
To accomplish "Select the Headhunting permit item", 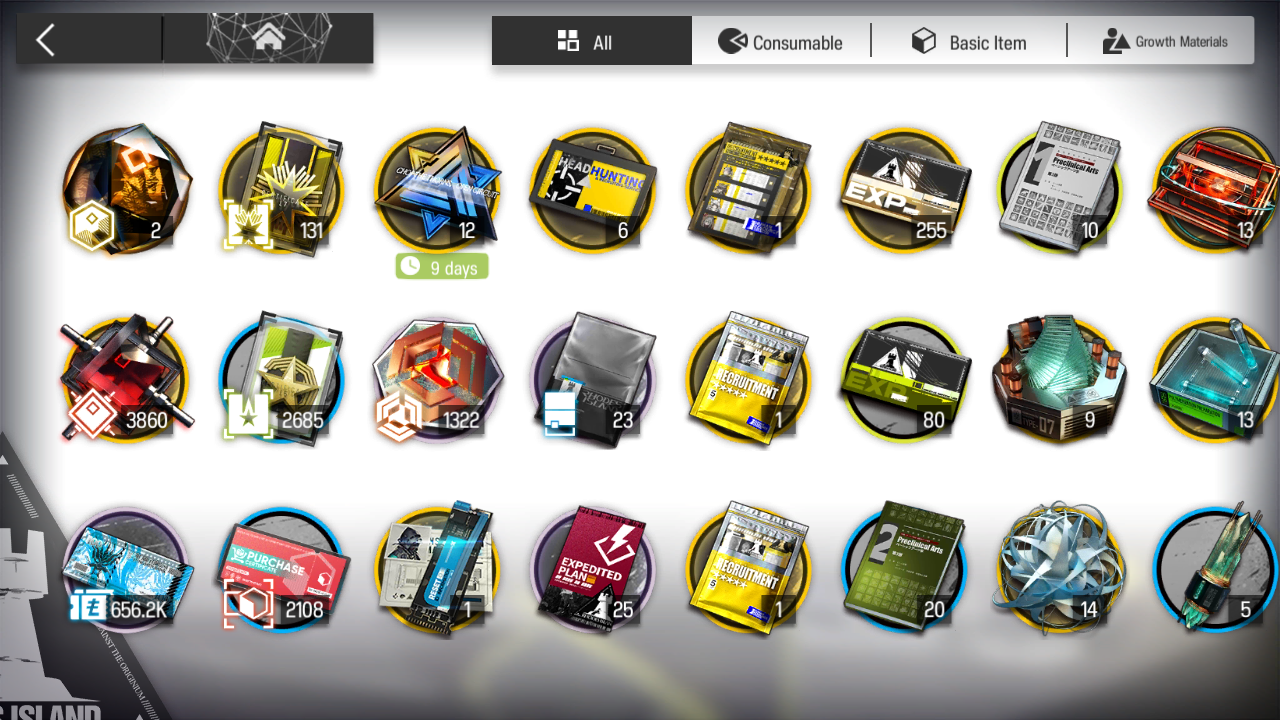I will pos(592,190).
